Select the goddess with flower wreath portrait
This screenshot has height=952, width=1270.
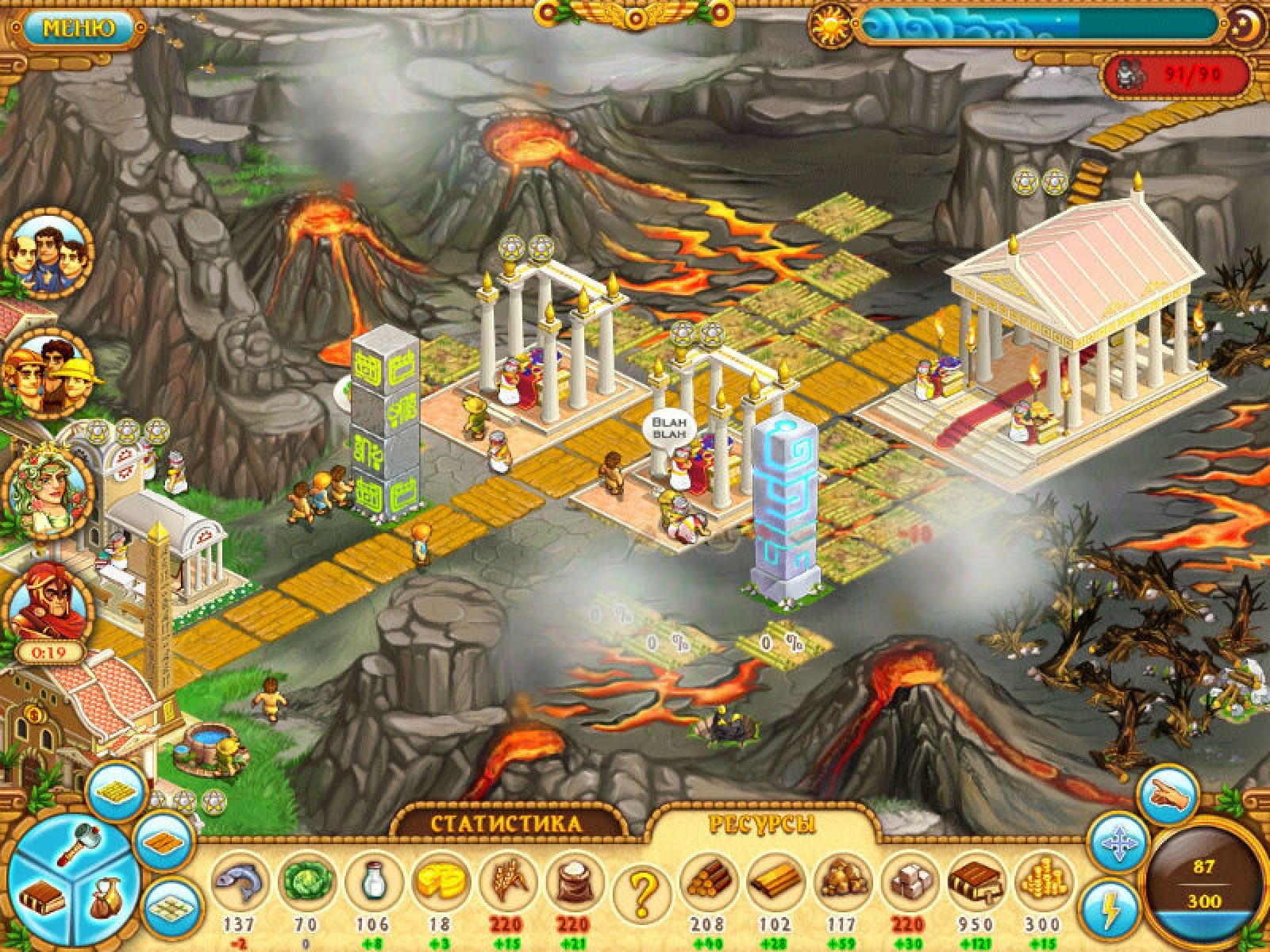point(49,489)
